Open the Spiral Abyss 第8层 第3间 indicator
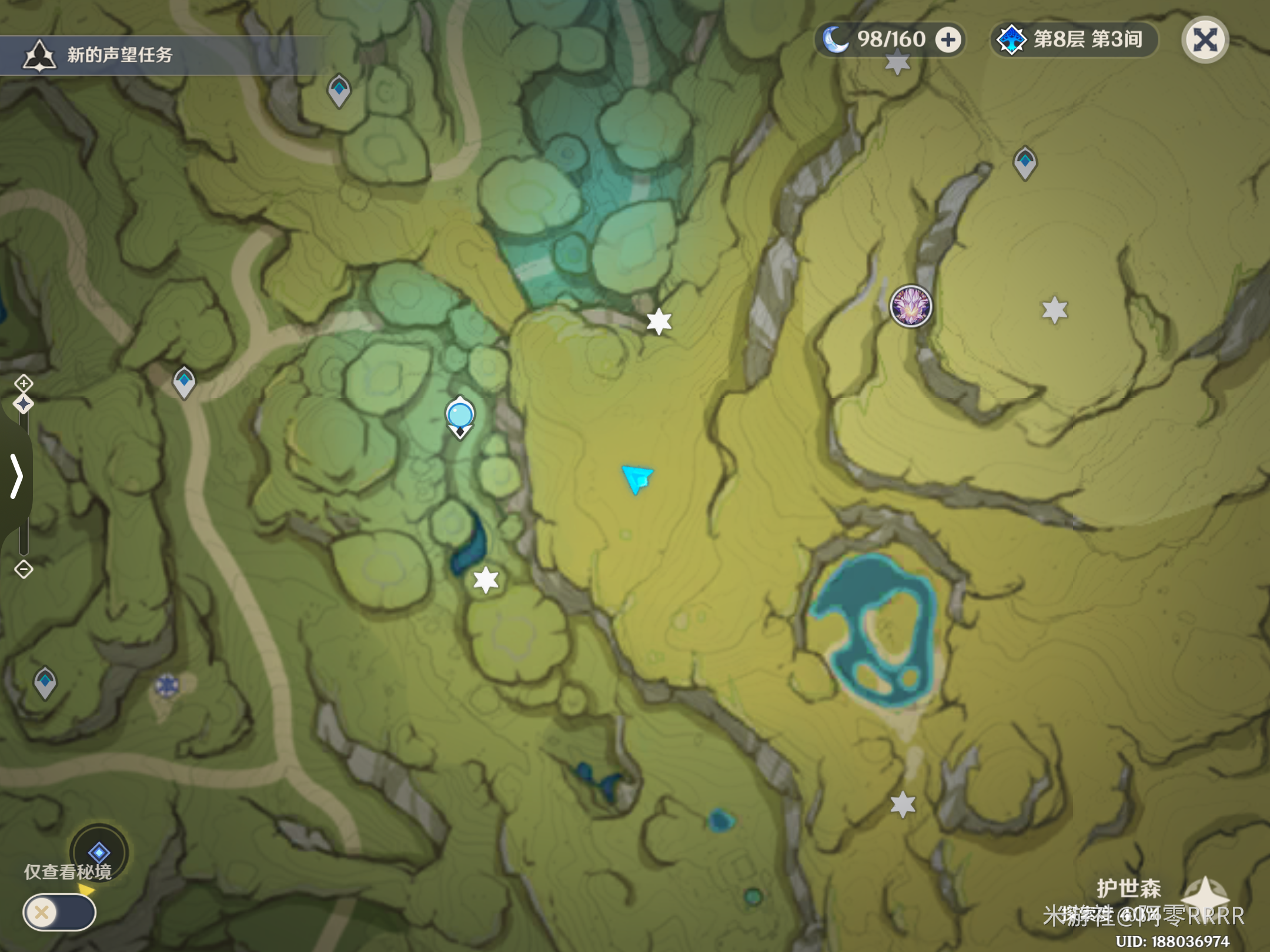 tap(1074, 40)
